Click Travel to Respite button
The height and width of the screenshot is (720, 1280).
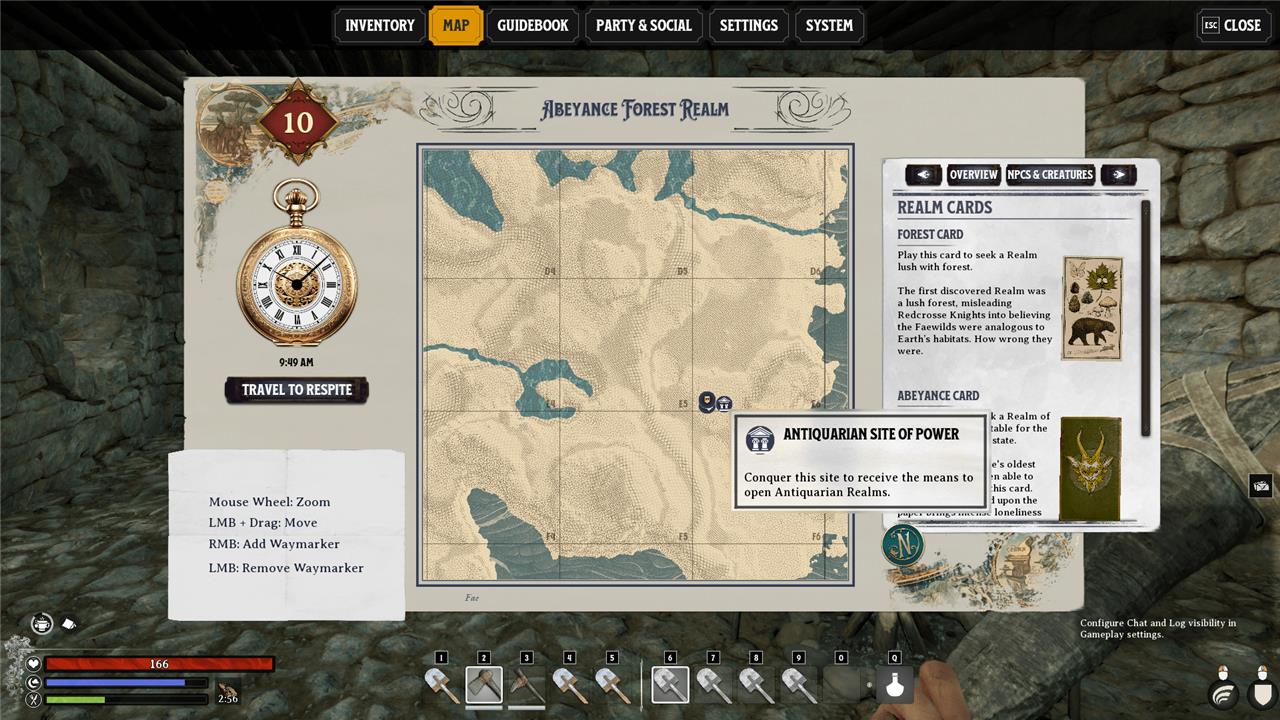[x=297, y=390]
